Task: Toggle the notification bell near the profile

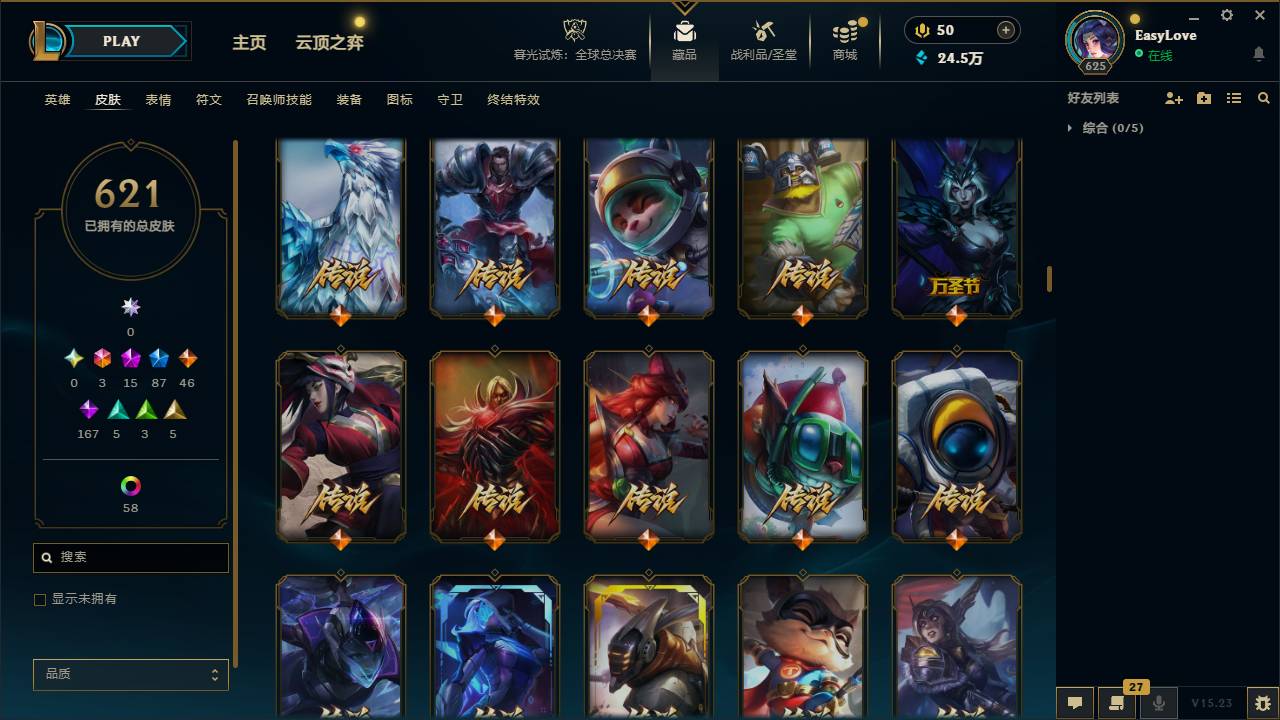Action: [x=1258, y=53]
